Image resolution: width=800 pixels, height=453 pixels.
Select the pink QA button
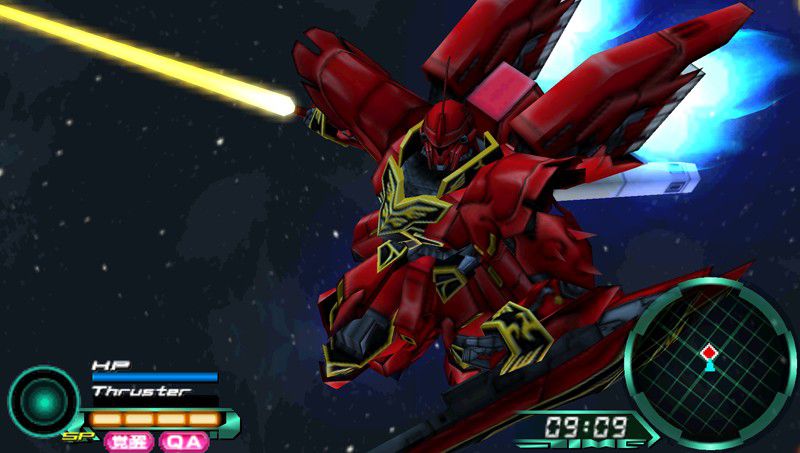183,441
